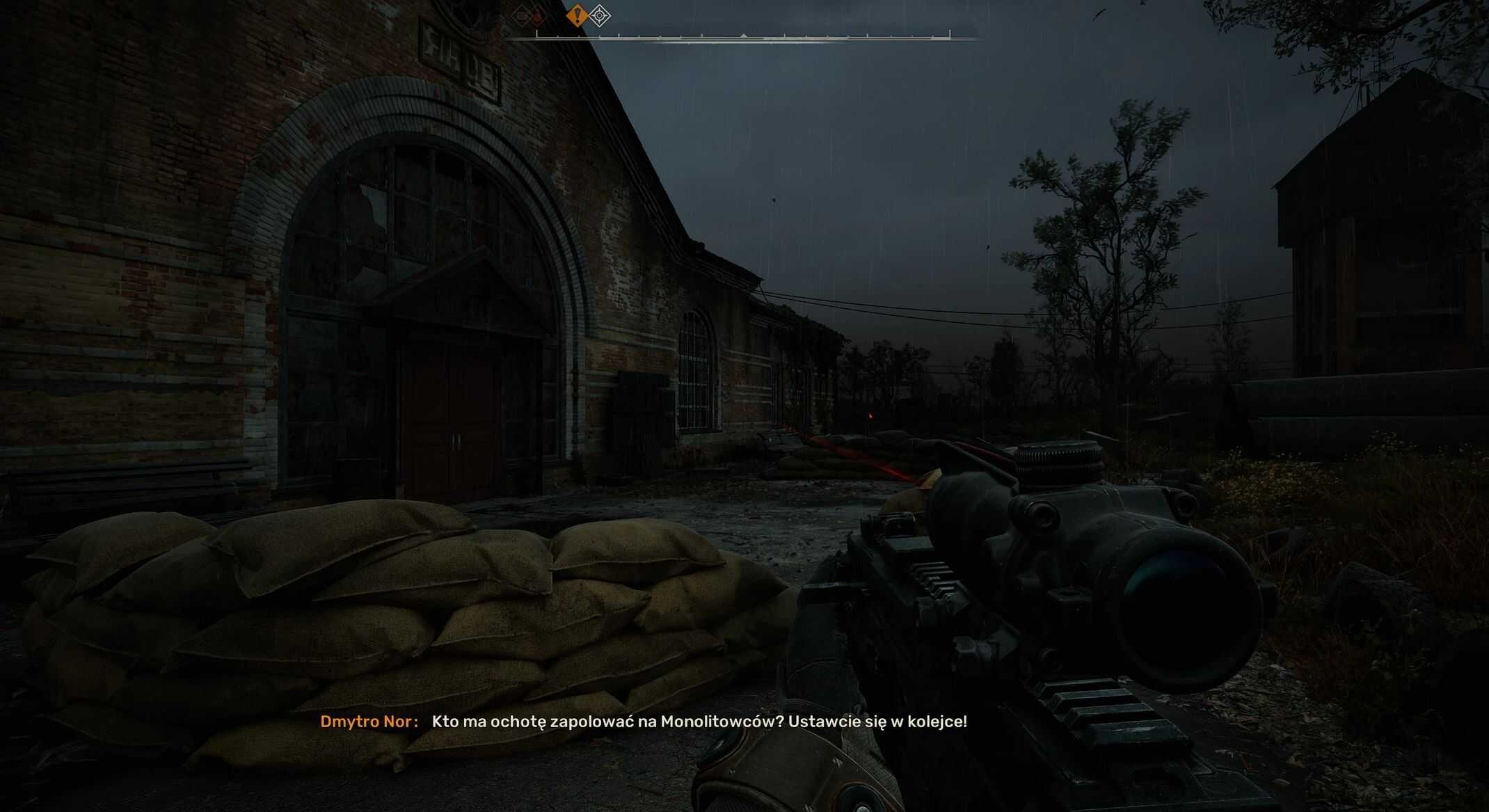
Task: Click the orange exclamation quest marker
Action: 576,15
